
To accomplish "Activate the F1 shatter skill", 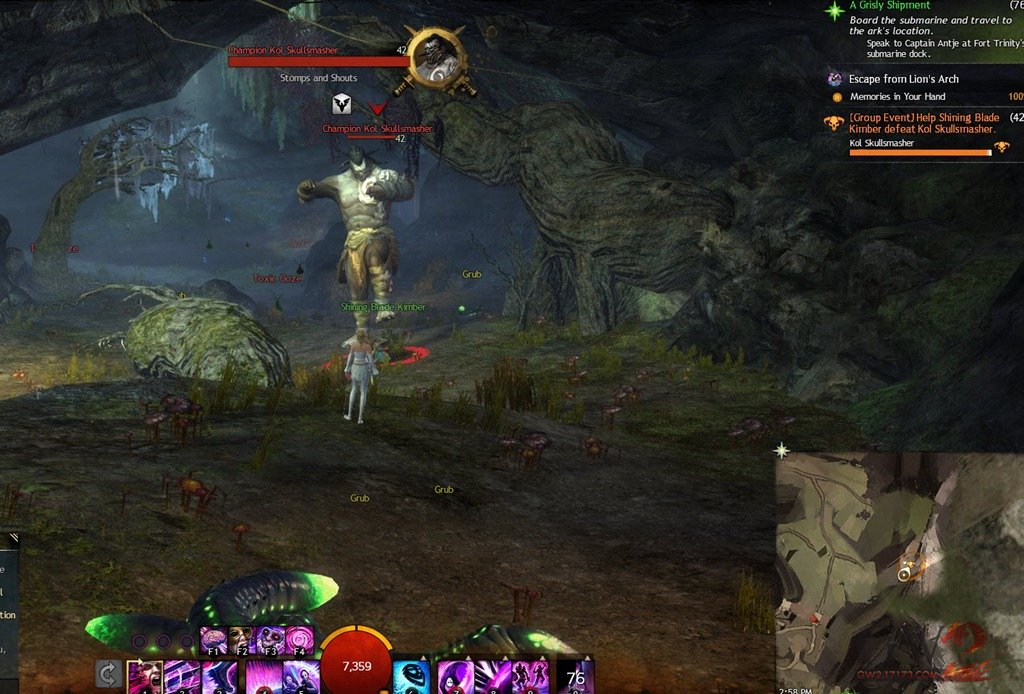I will (x=214, y=640).
